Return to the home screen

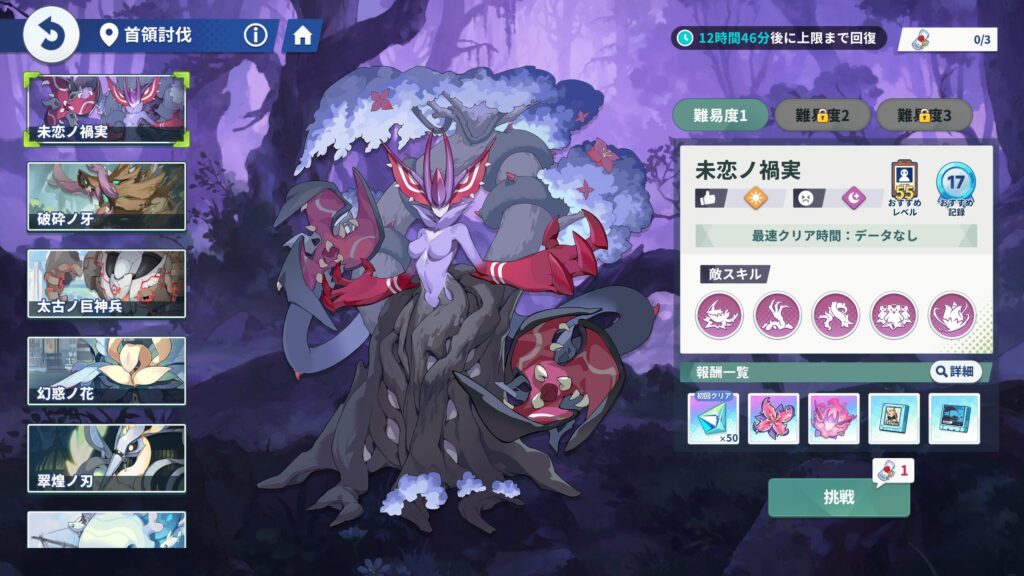click(x=301, y=36)
